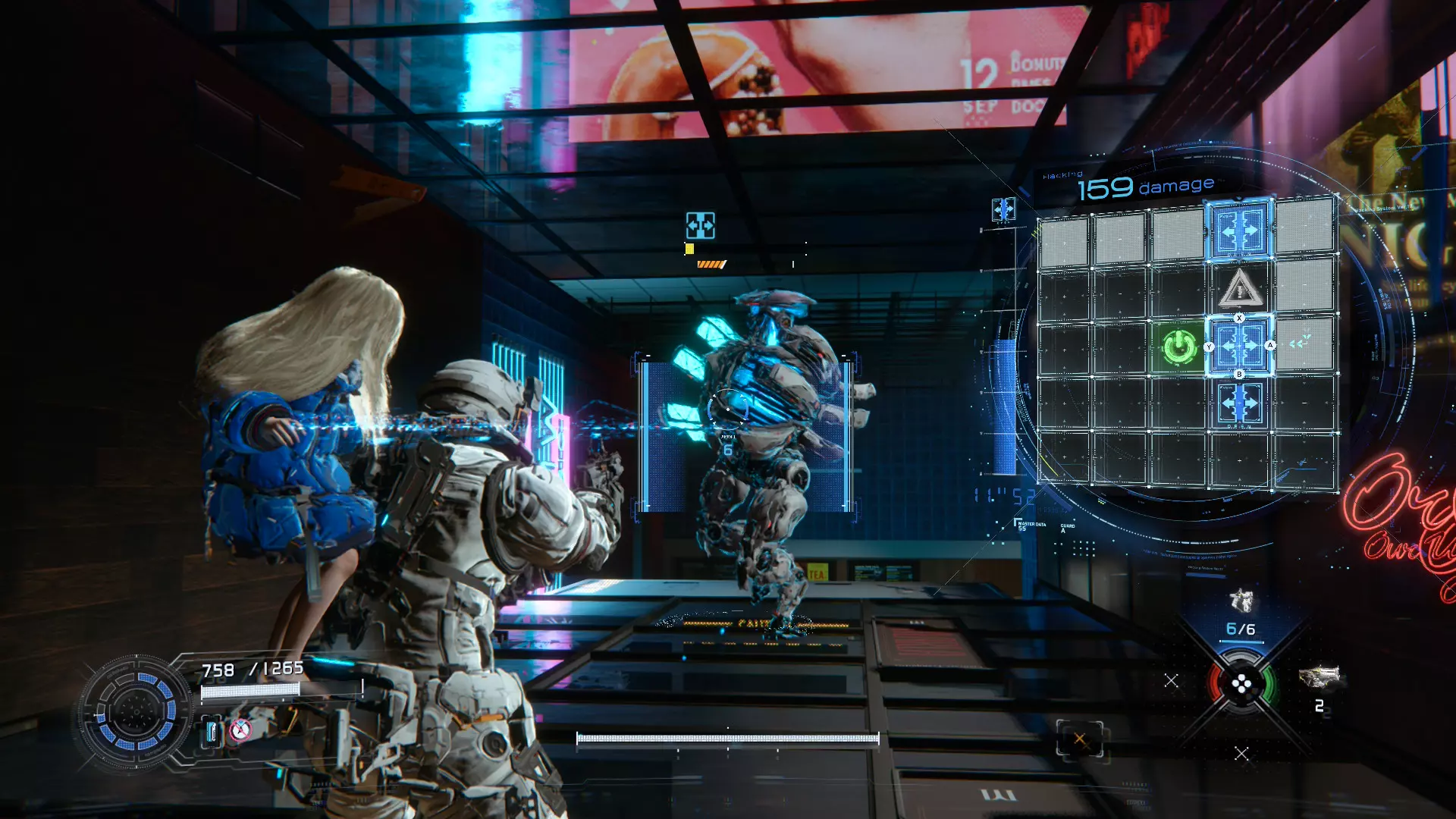Viewport: 1456px width, 819px height.
Task: Select the pistol in the weapon wheel
Action: coord(1241,601)
